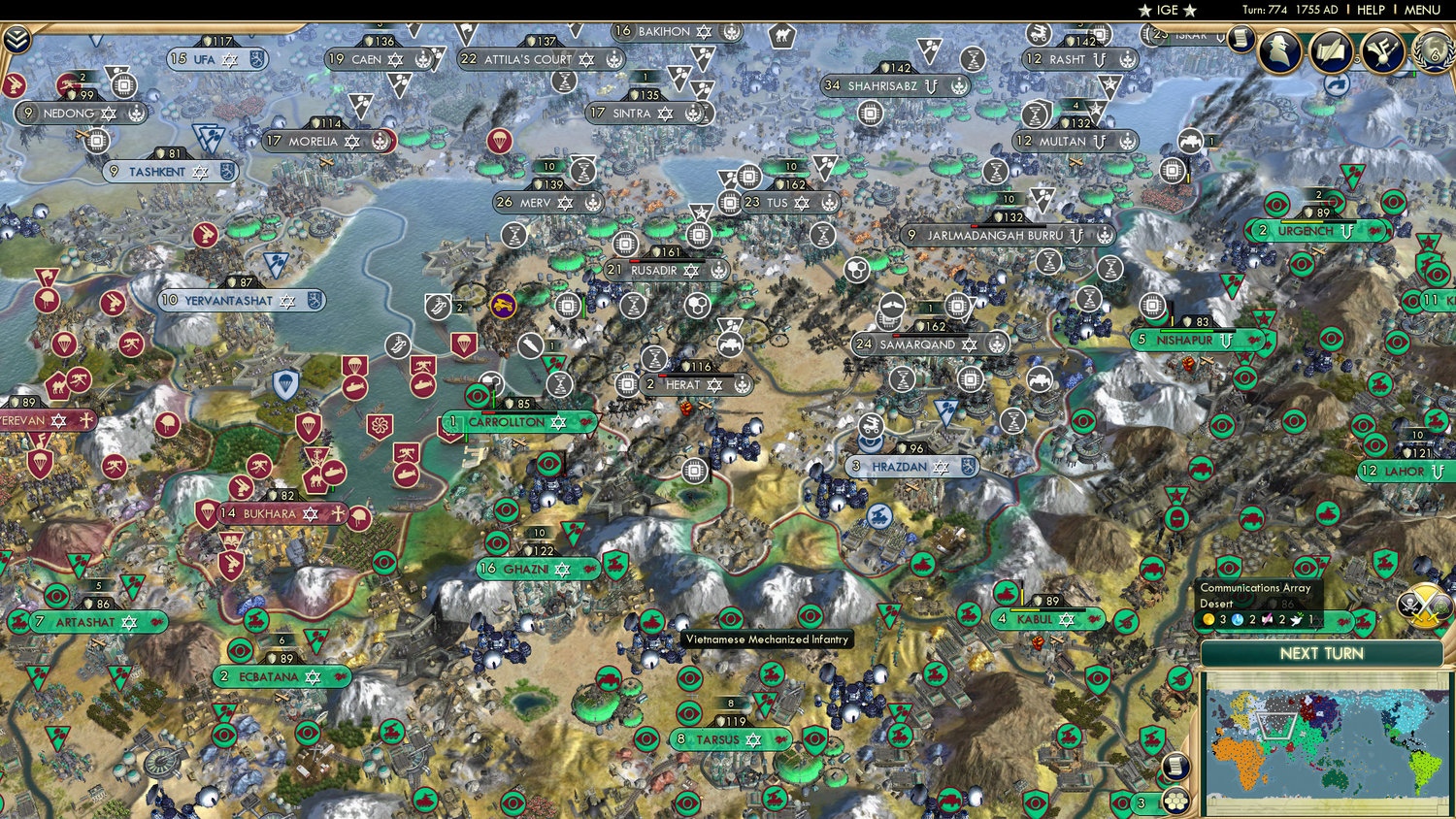The height and width of the screenshot is (819, 1456).
Task: Open HELP from the top status bar
Action: tap(1372, 10)
